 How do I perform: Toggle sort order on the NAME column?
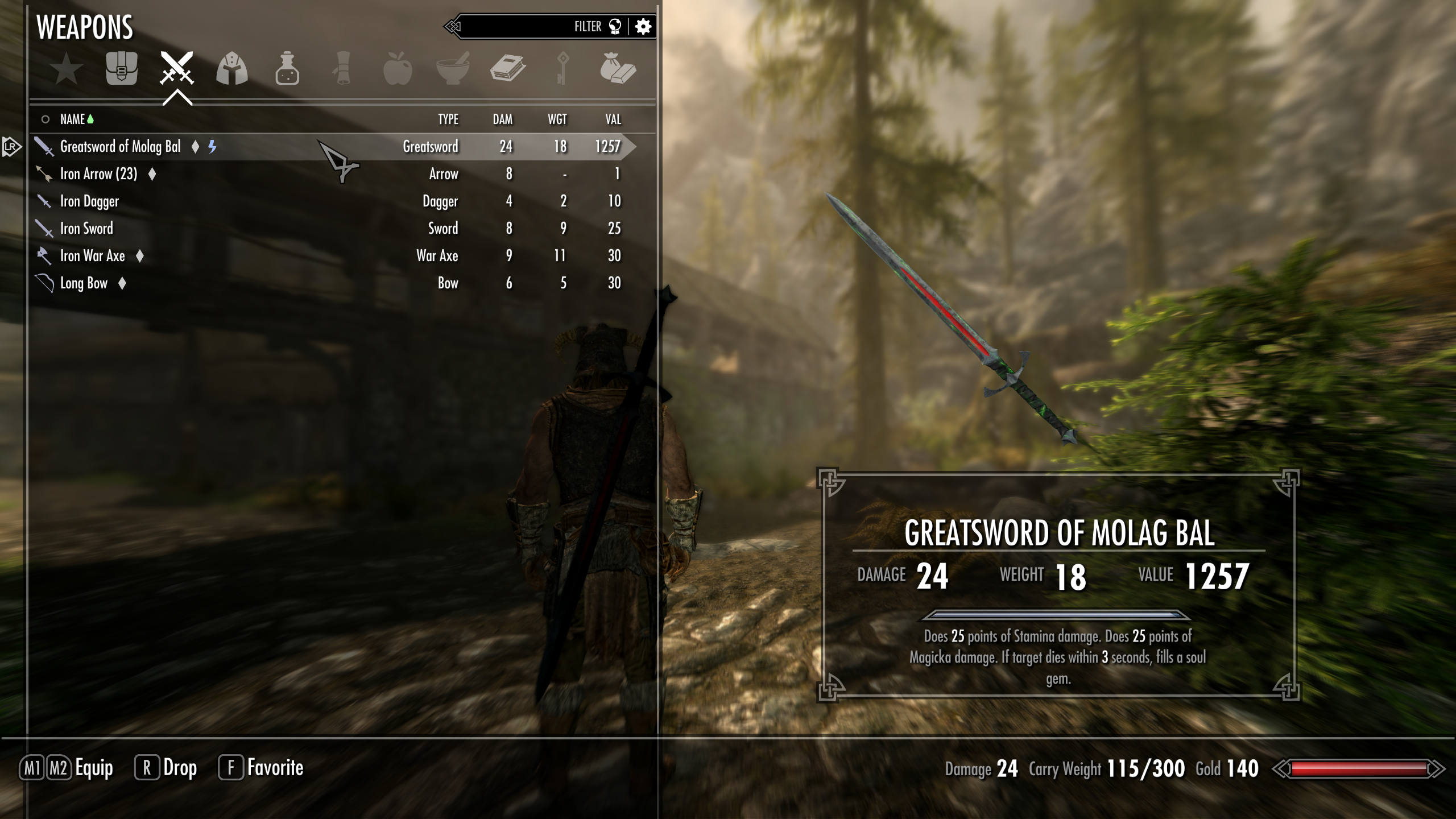pos(77,119)
